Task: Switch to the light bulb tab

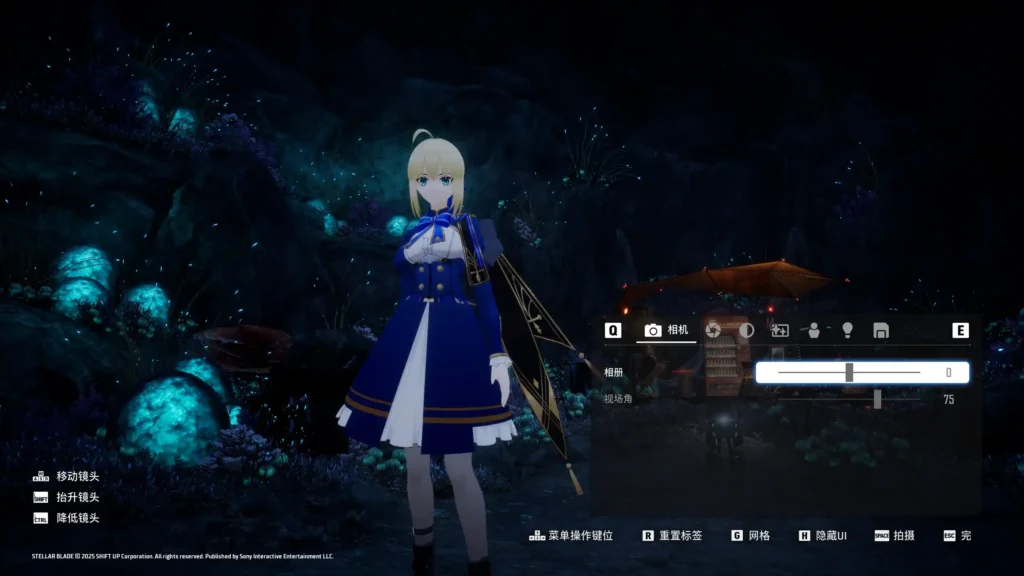Action: pos(847,330)
